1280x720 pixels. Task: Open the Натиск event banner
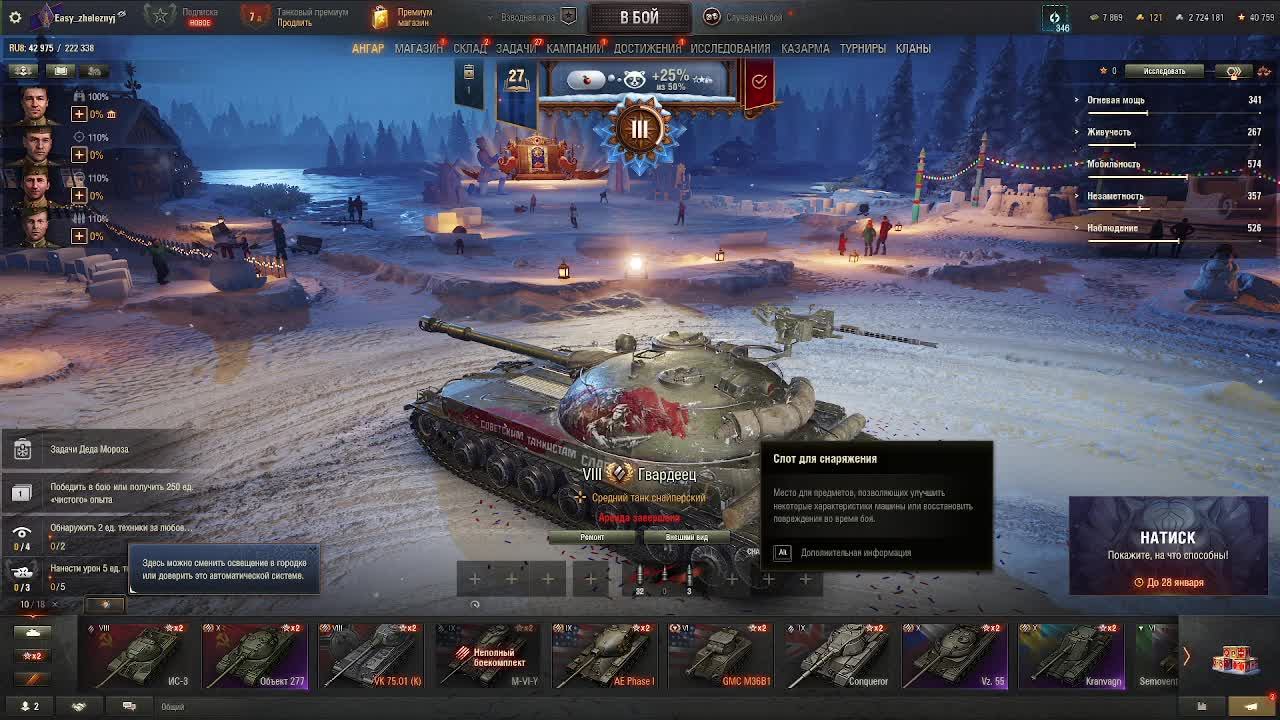tap(1167, 546)
